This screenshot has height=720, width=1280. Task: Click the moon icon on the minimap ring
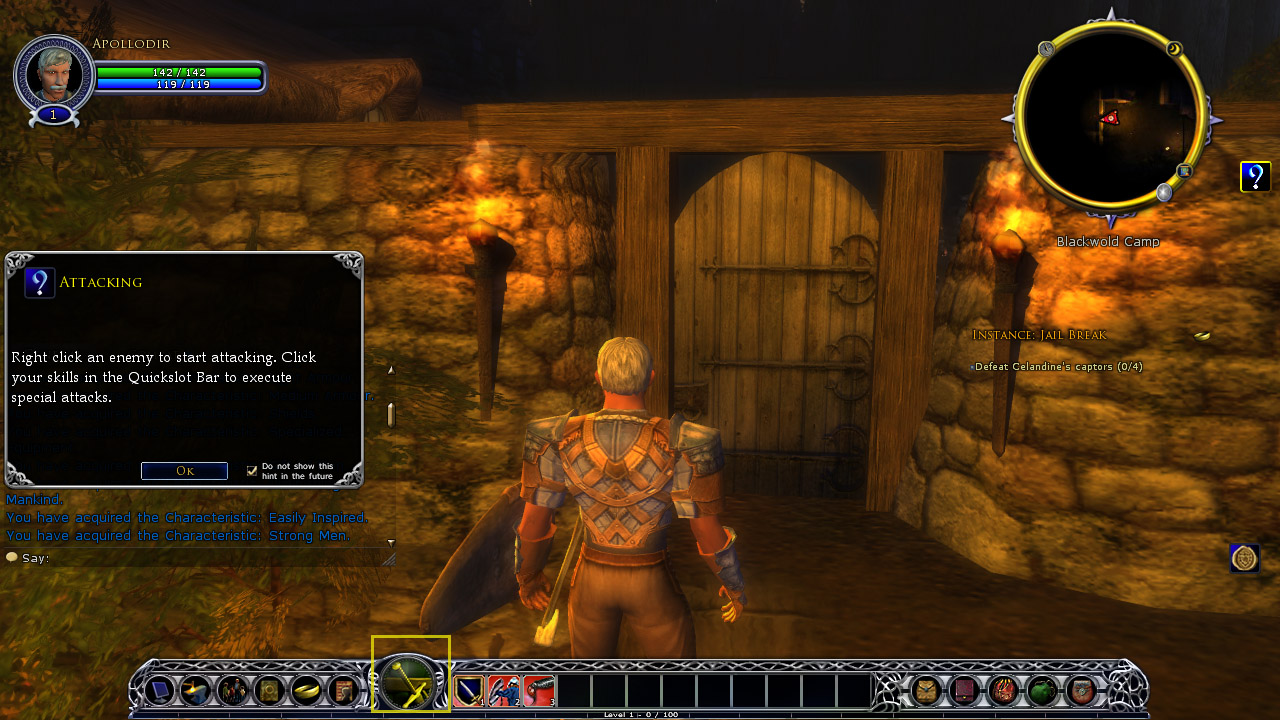(1174, 49)
